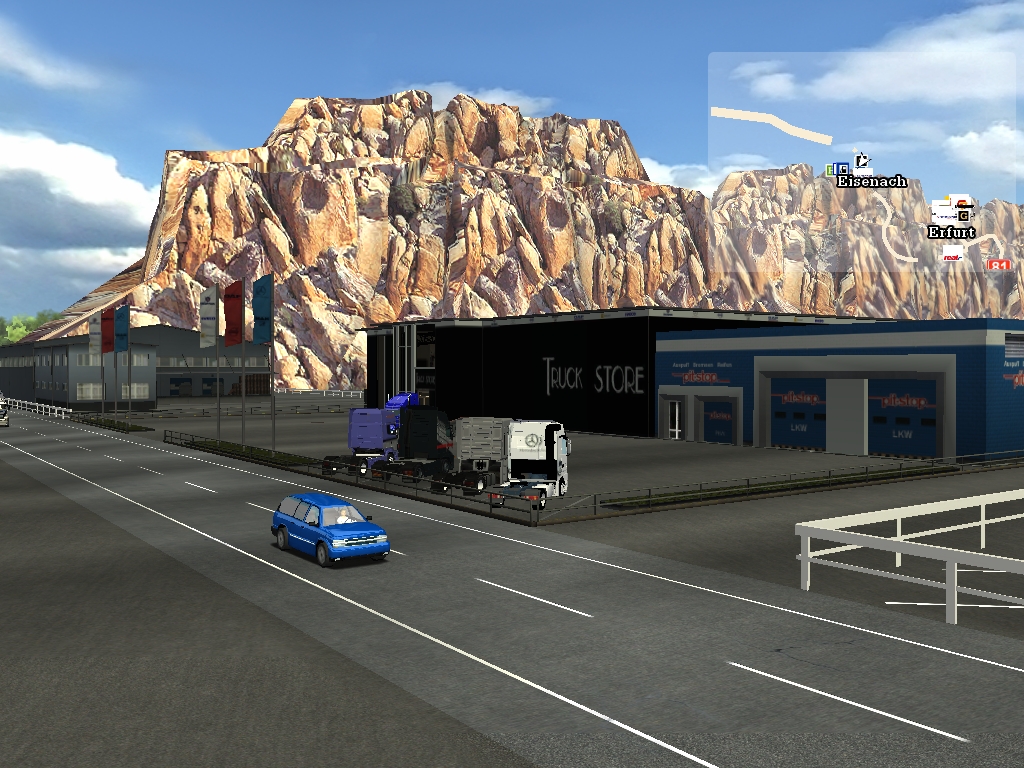Select the 'real' company marker on the minimap
The width and height of the screenshot is (1024, 768).
pos(953,255)
